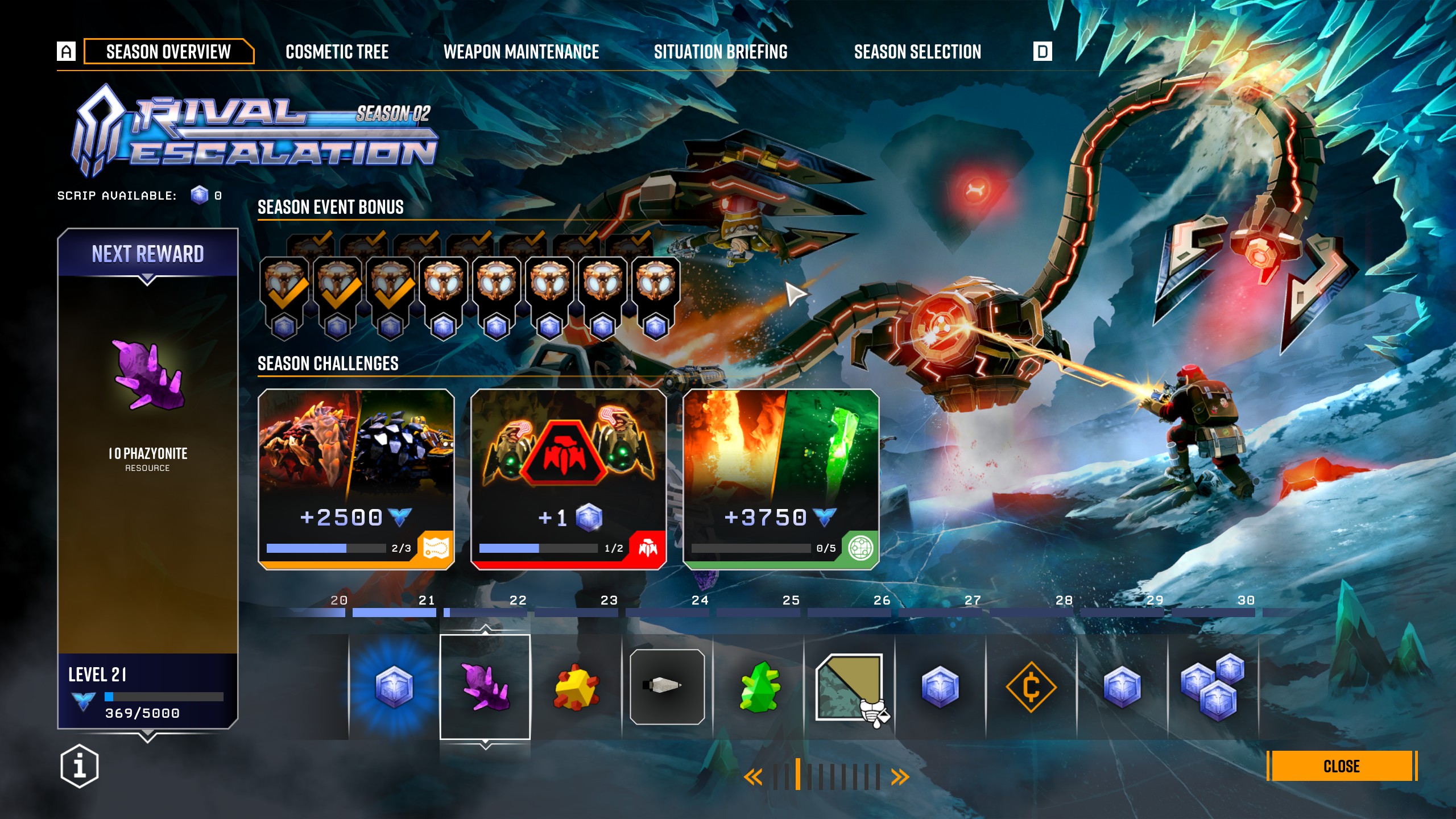Select the Situation Briefing tab
Viewport: 1456px width, 819px height.
tap(721, 52)
